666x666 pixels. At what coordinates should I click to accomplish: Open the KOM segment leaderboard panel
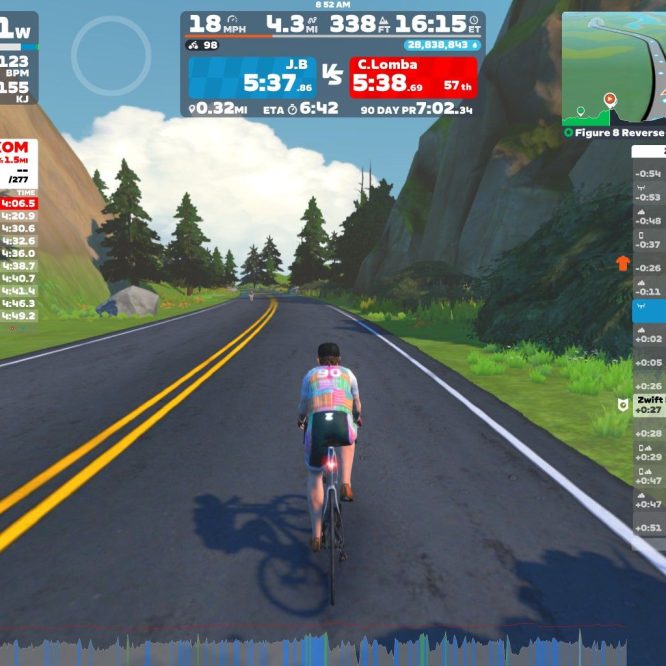point(19,163)
